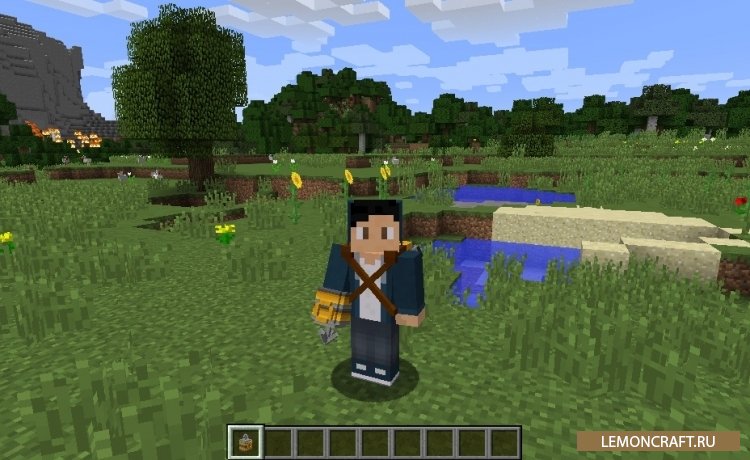Select the first hotbar slot holding the item
Image resolution: width=750 pixels, height=460 pixels.
(x=246, y=441)
